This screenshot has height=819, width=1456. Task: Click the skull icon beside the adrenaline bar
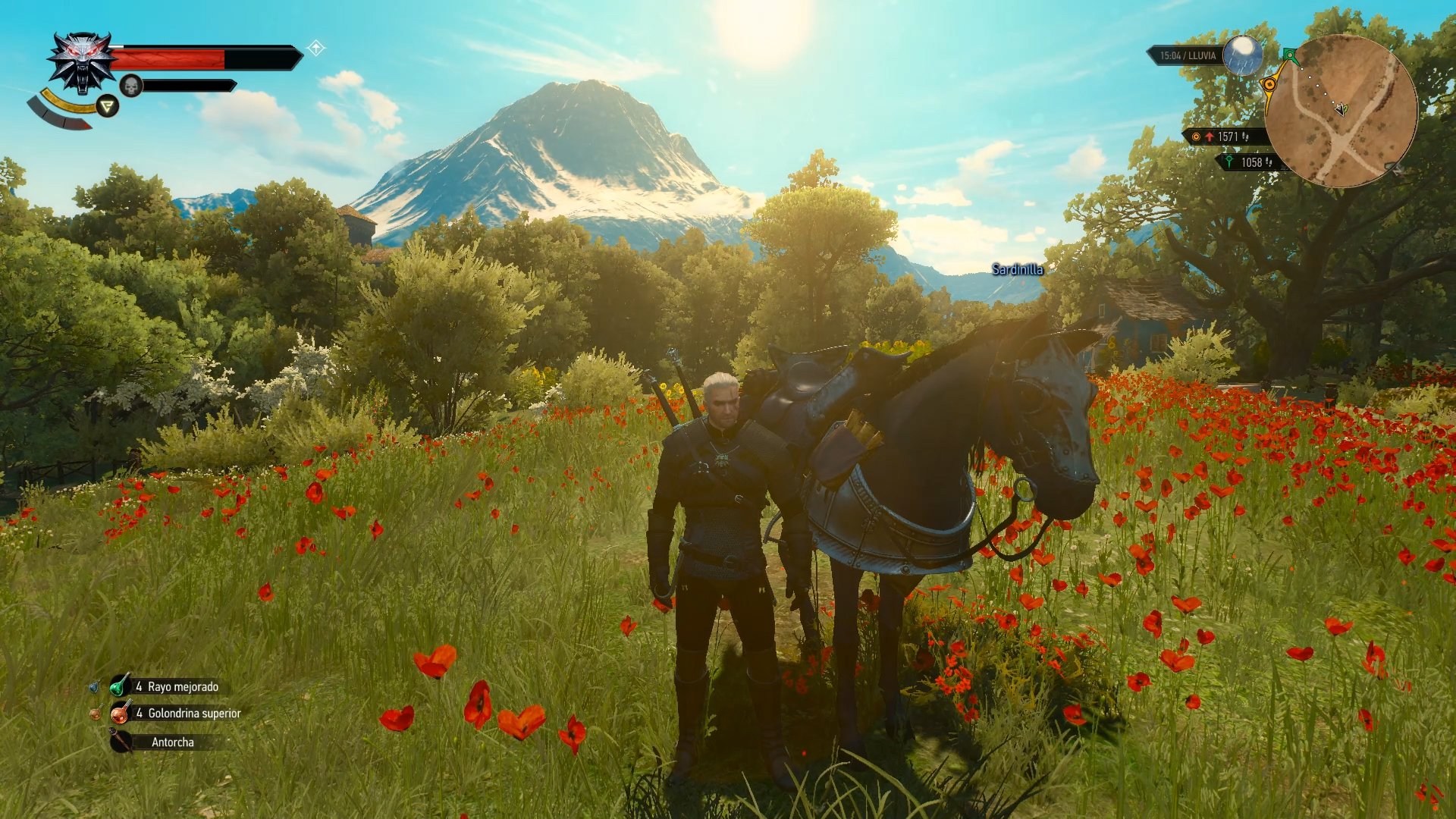[x=131, y=85]
